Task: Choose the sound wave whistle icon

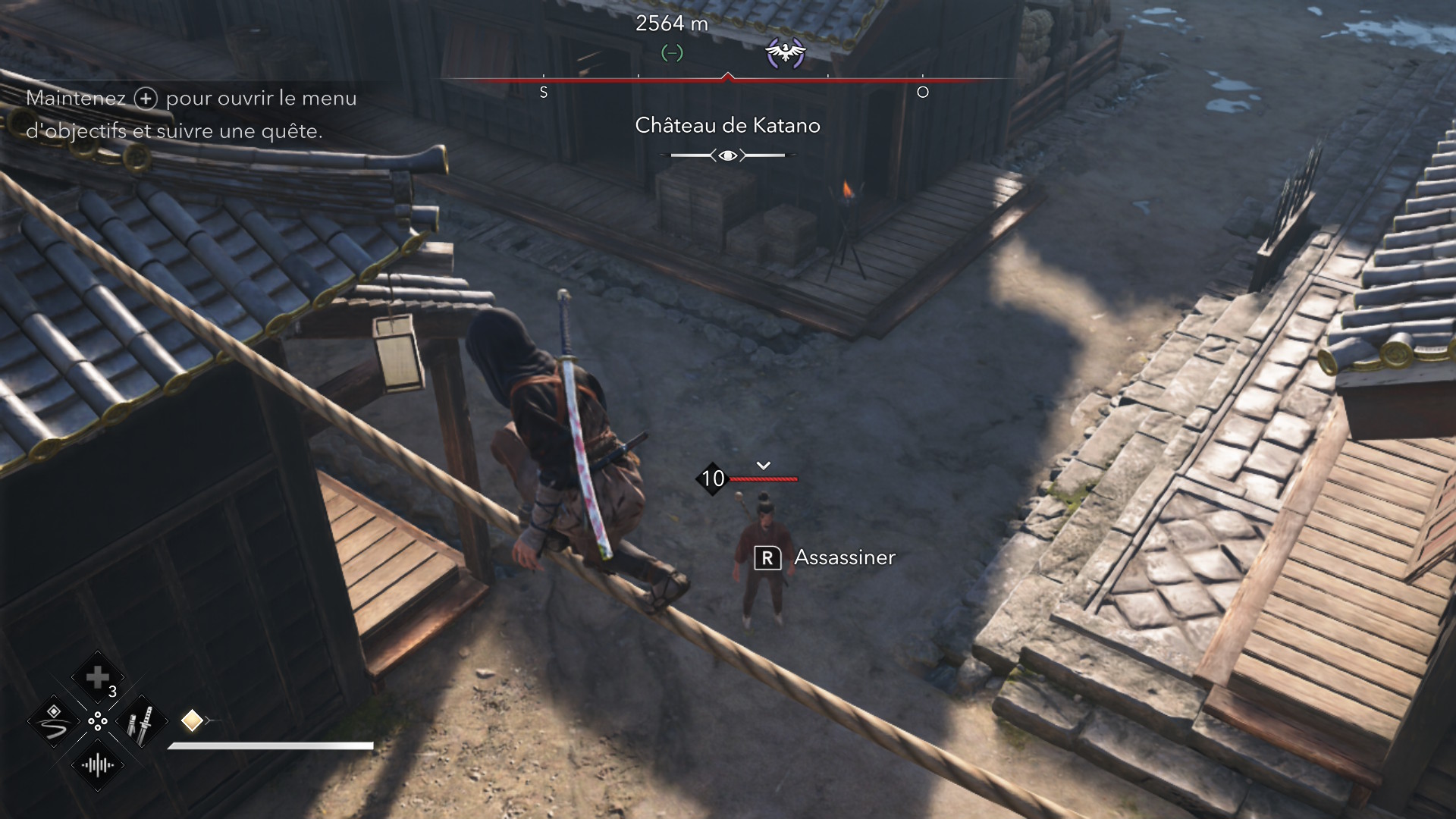Action: click(98, 765)
